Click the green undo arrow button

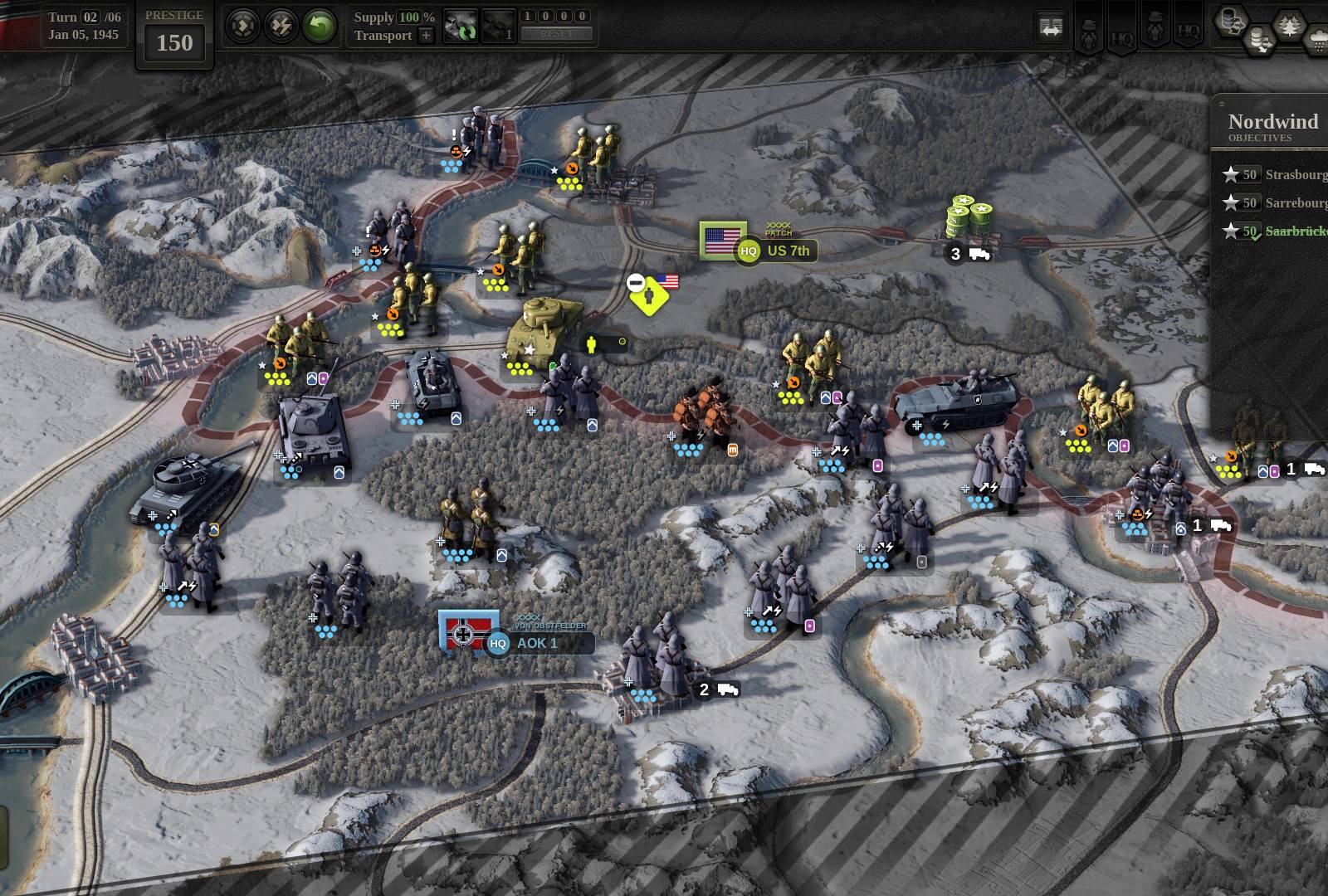point(318,27)
